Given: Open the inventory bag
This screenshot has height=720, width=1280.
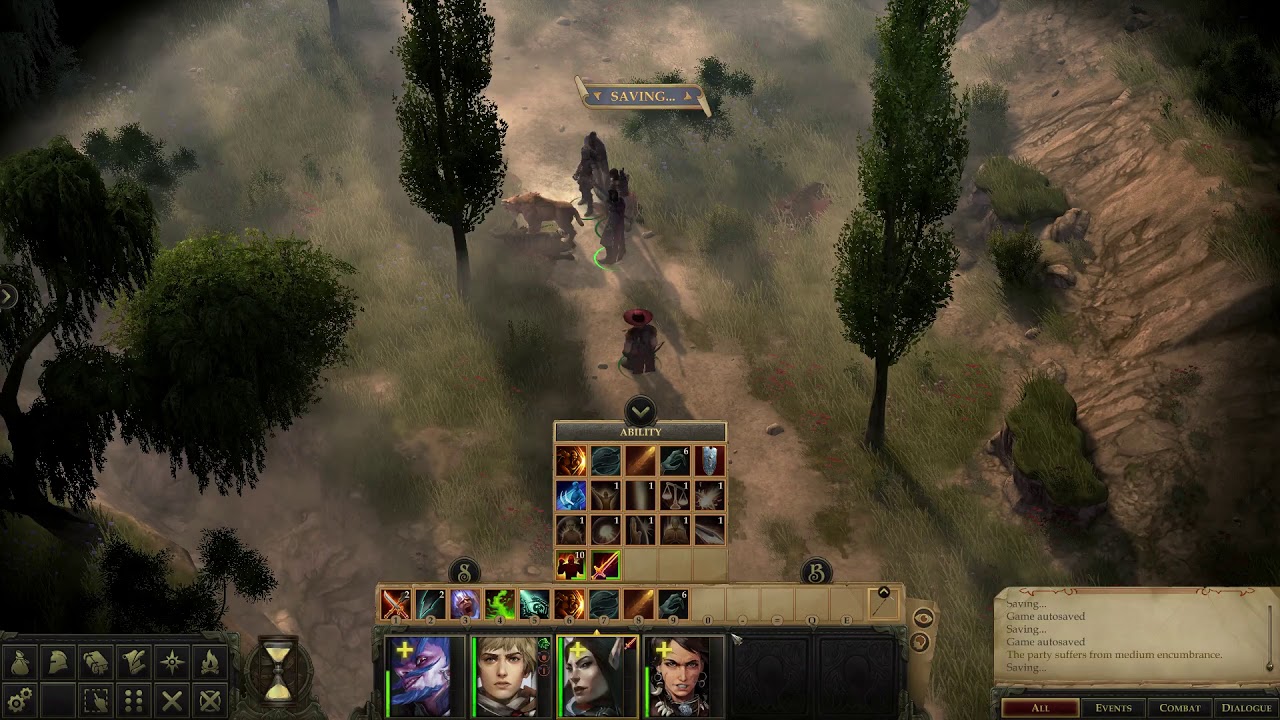Looking at the screenshot, I should tap(20, 661).
